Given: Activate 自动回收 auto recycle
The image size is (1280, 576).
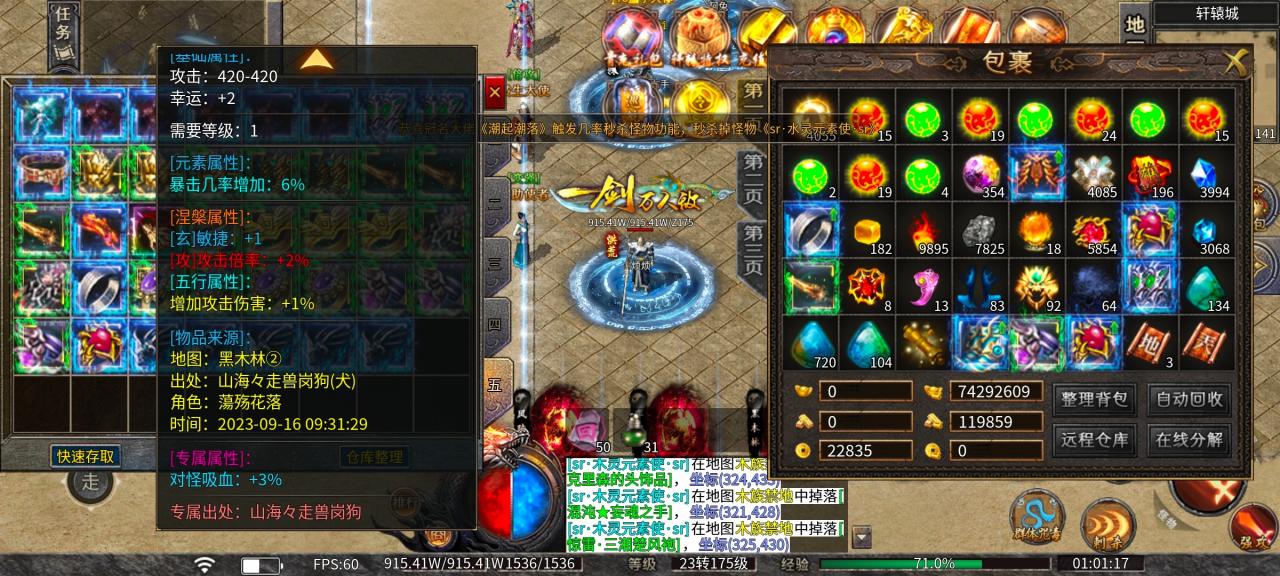Looking at the screenshot, I should pyautogui.click(x=1189, y=399).
